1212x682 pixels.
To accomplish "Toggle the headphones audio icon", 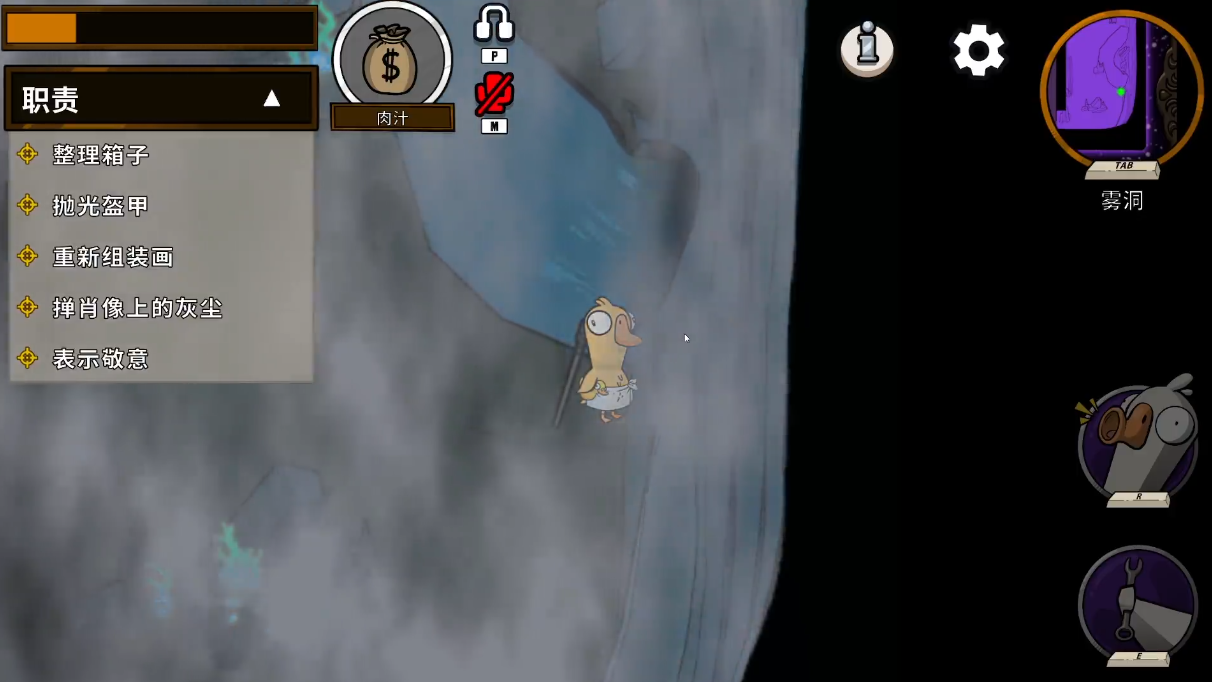I will pyautogui.click(x=493, y=25).
